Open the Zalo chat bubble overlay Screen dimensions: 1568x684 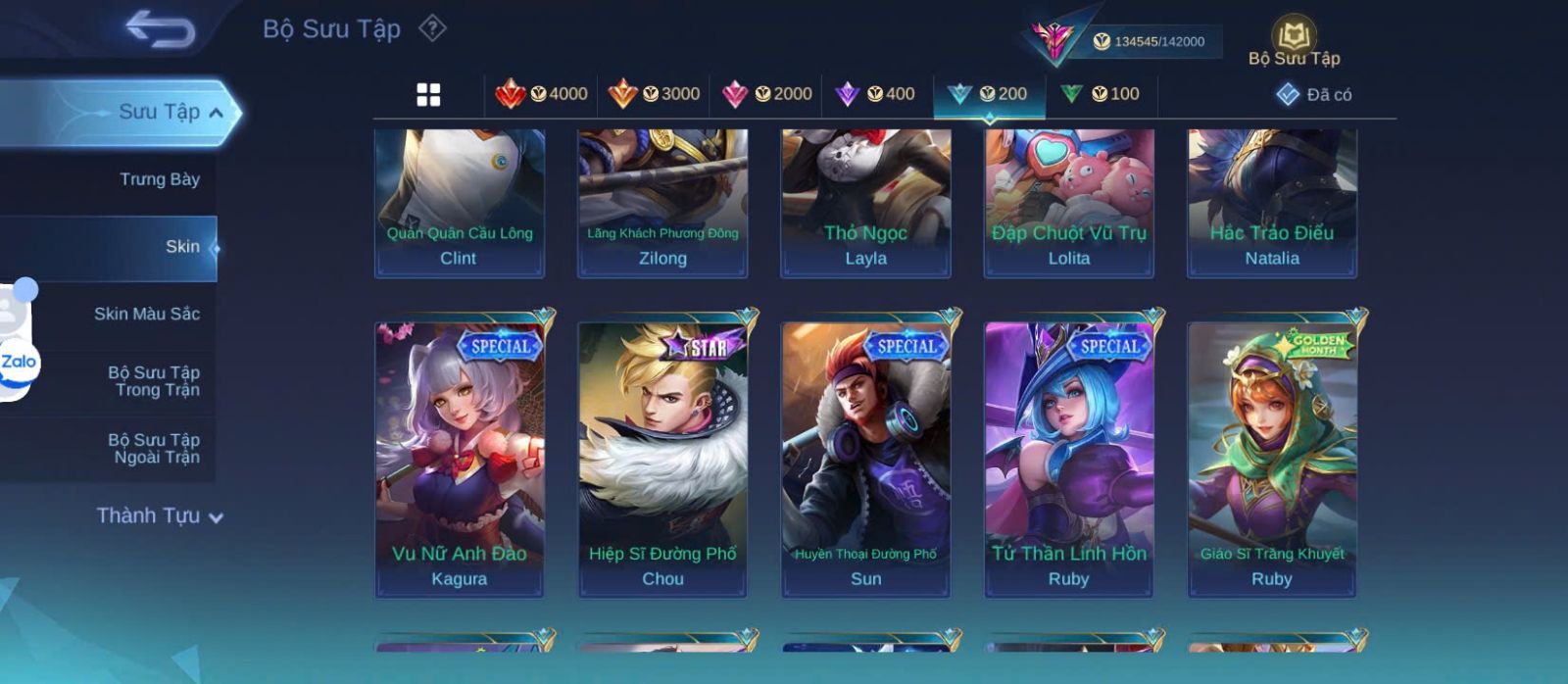click(x=18, y=362)
